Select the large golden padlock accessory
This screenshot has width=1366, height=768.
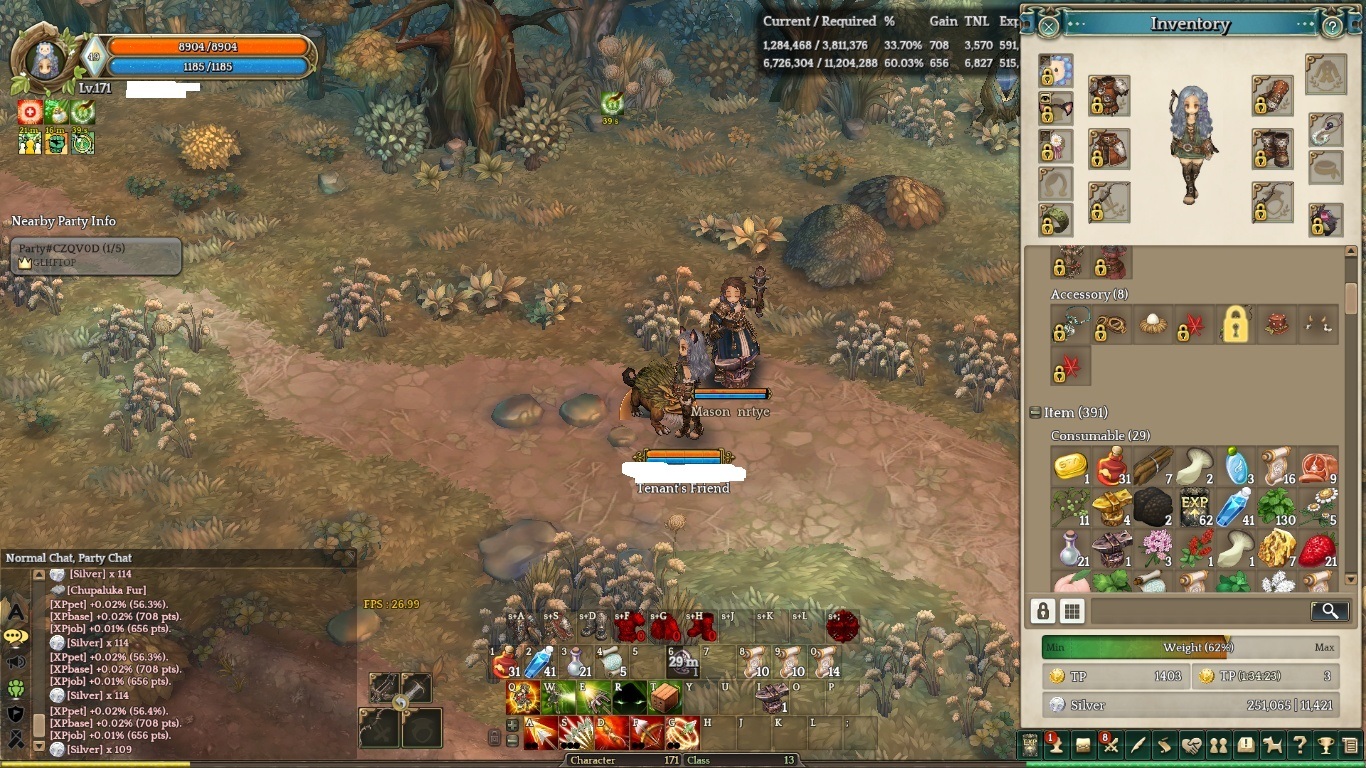pos(1236,325)
